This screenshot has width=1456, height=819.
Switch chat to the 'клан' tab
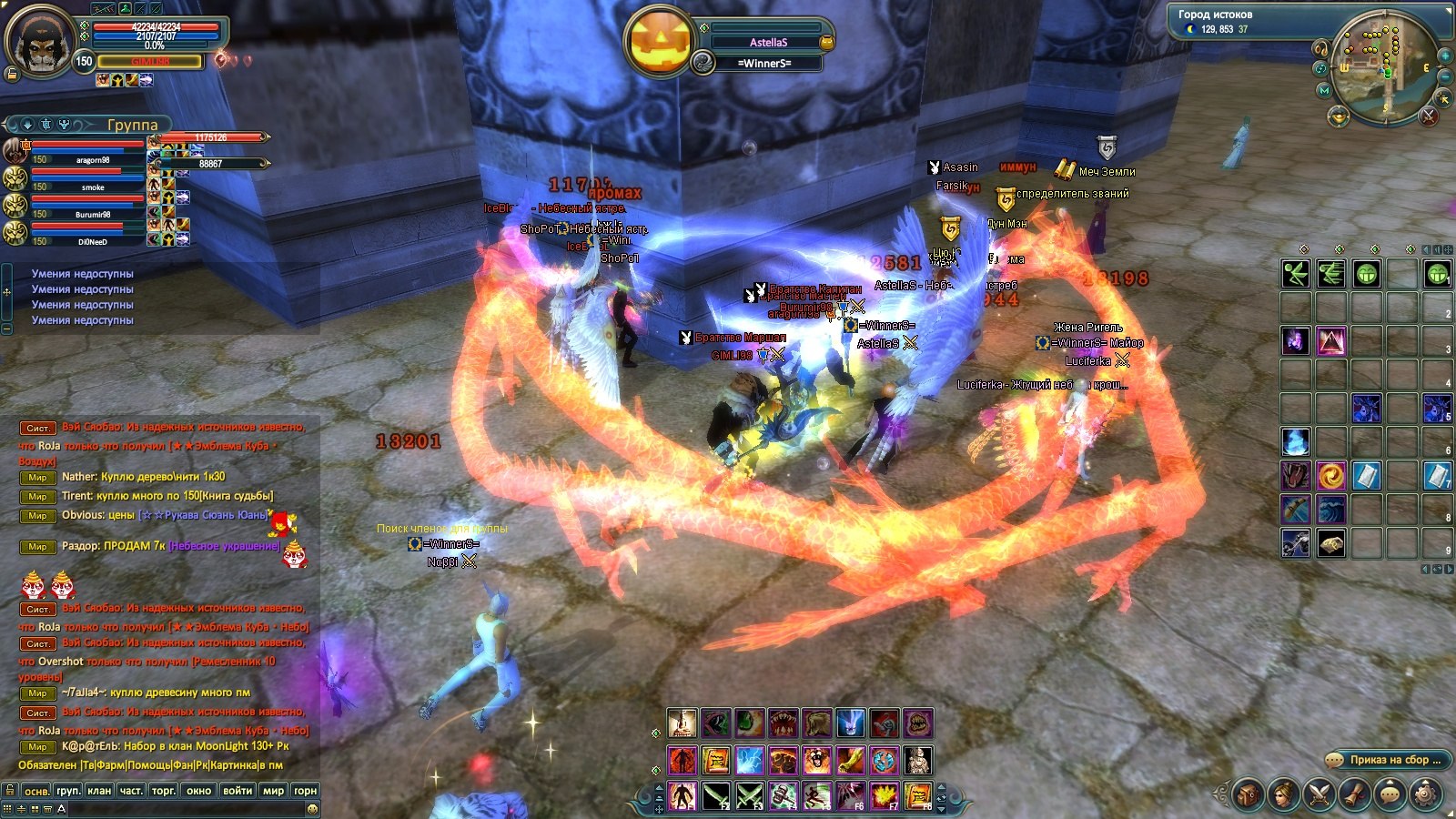(99, 790)
